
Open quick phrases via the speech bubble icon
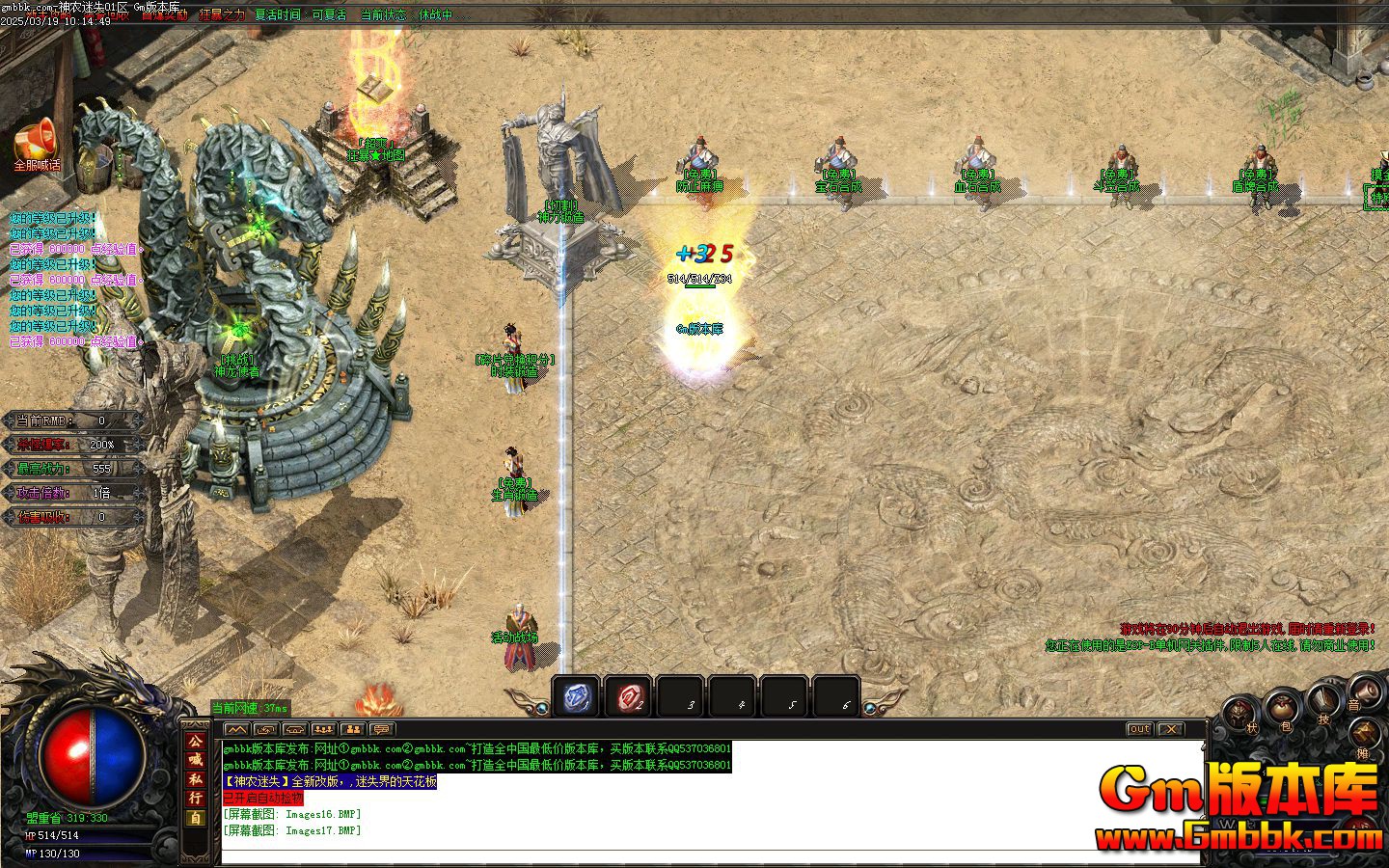382,728
